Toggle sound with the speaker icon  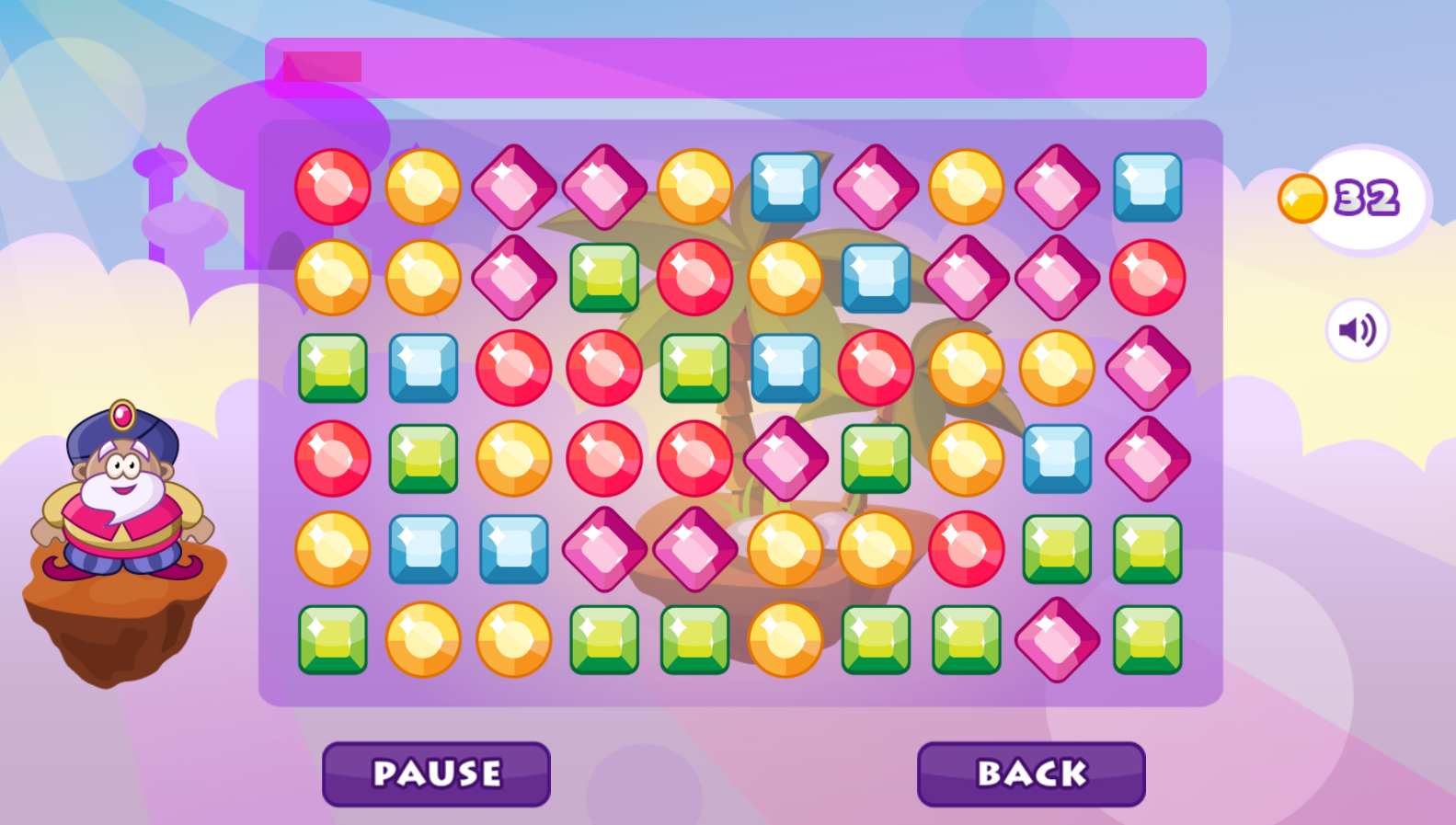[1357, 329]
